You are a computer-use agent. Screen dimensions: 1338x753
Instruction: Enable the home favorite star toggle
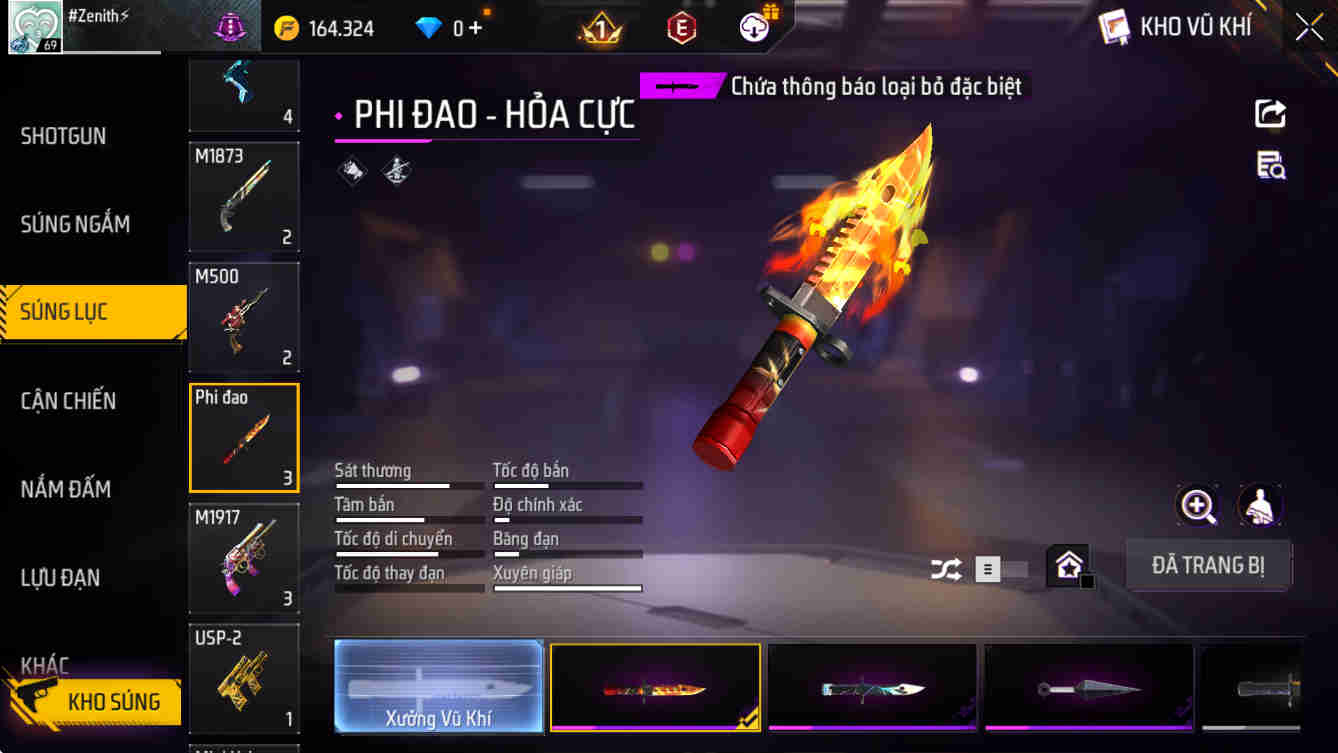coord(1069,565)
